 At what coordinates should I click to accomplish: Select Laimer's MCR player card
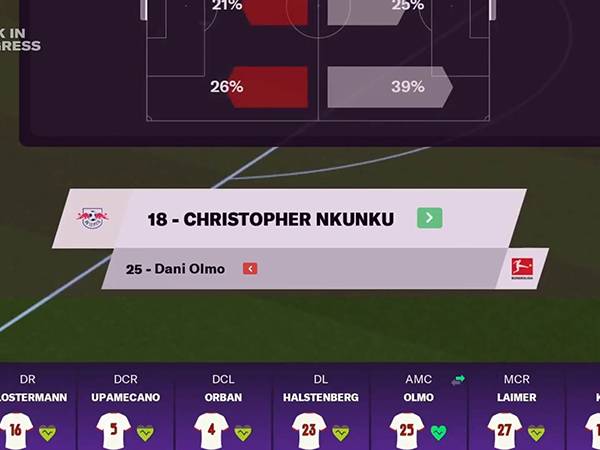tap(517, 412)
